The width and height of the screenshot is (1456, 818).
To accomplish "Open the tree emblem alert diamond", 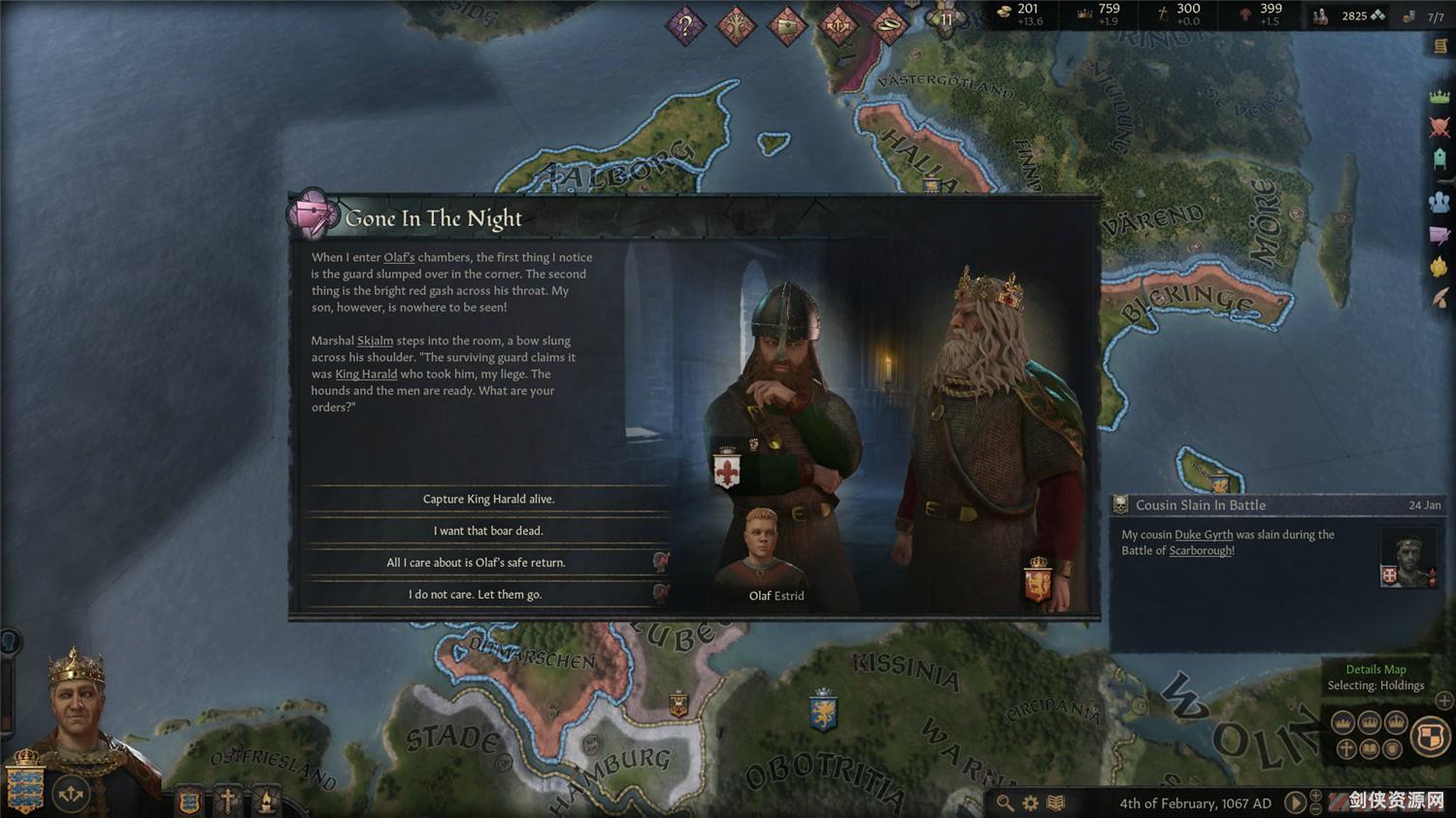I will tap(736, 26).
